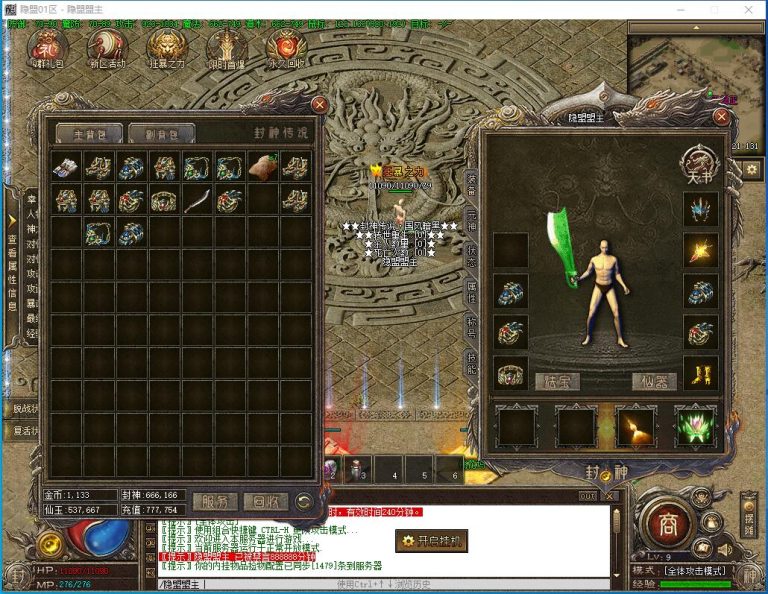Click the 回收 recycle button
This screenshot has height=594, width=768.
coord(265,501)
